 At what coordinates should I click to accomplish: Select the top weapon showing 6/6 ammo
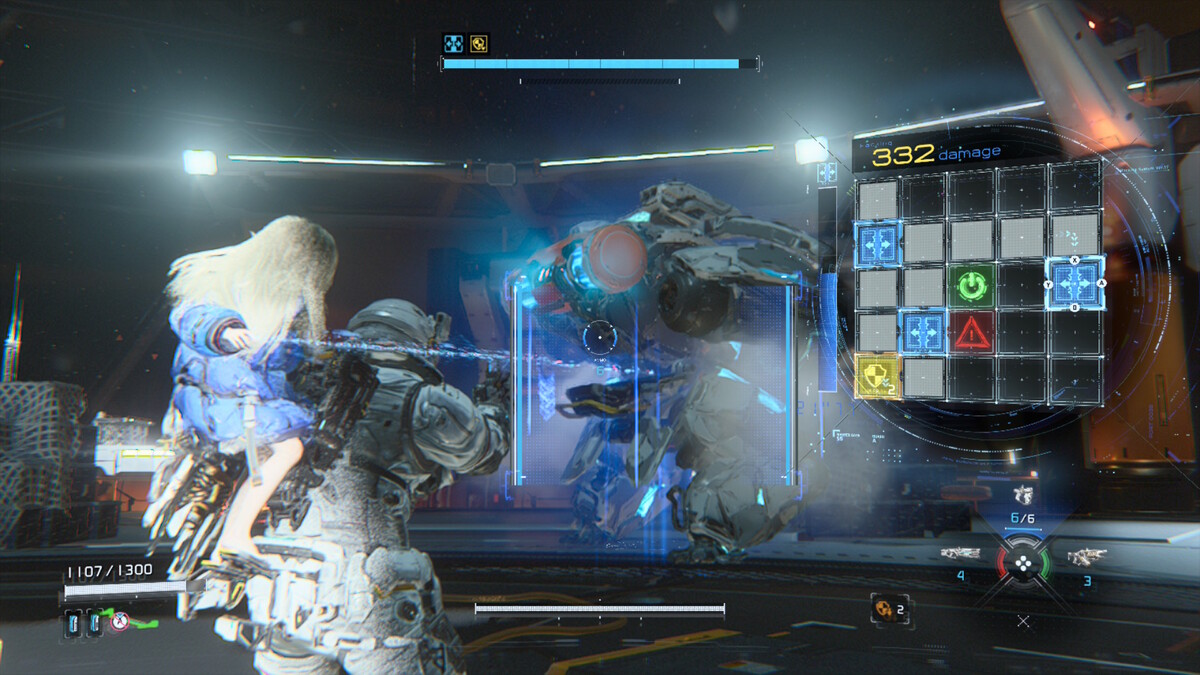click(1021, 495)
